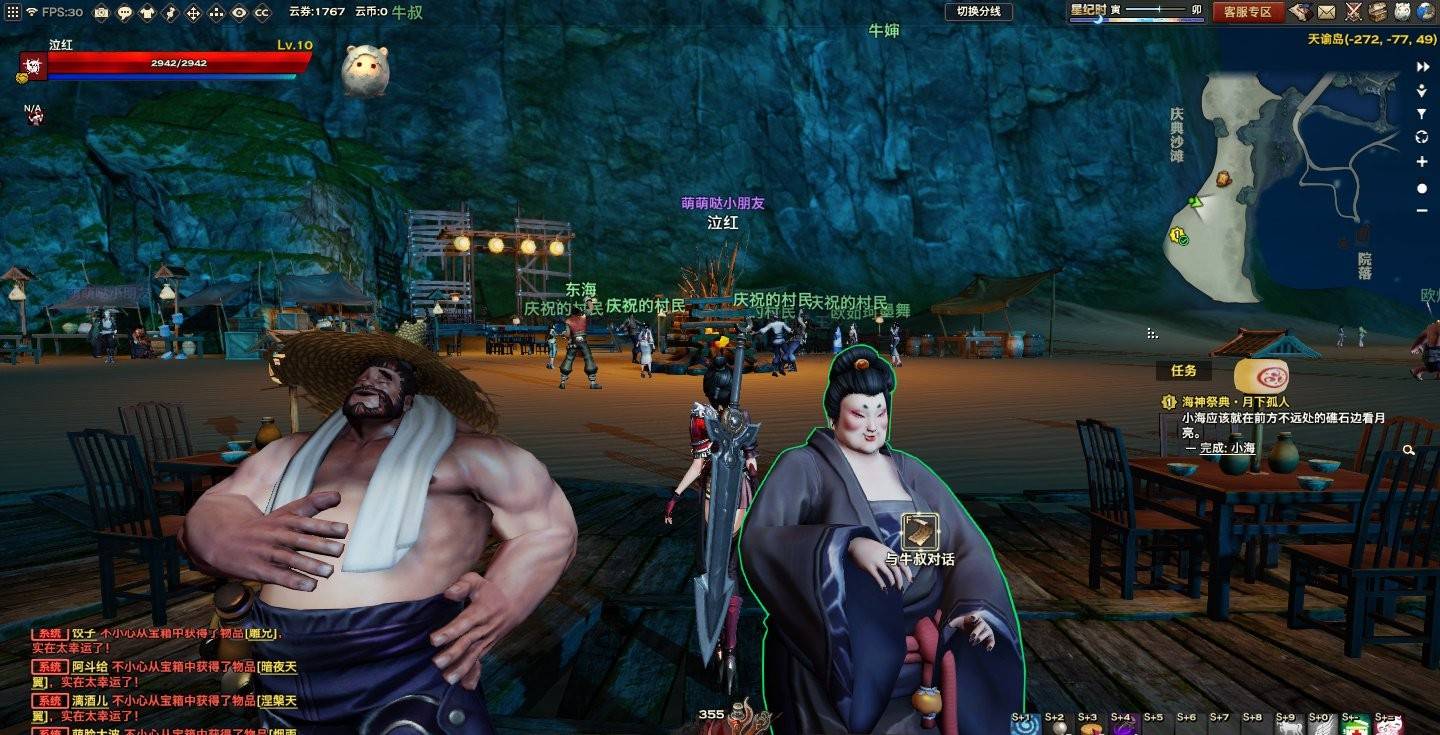Image resolution: width=1440 pixels, height=735 pixels.
Task: Open the minimap filter funnel
Action: [1422, 114]
